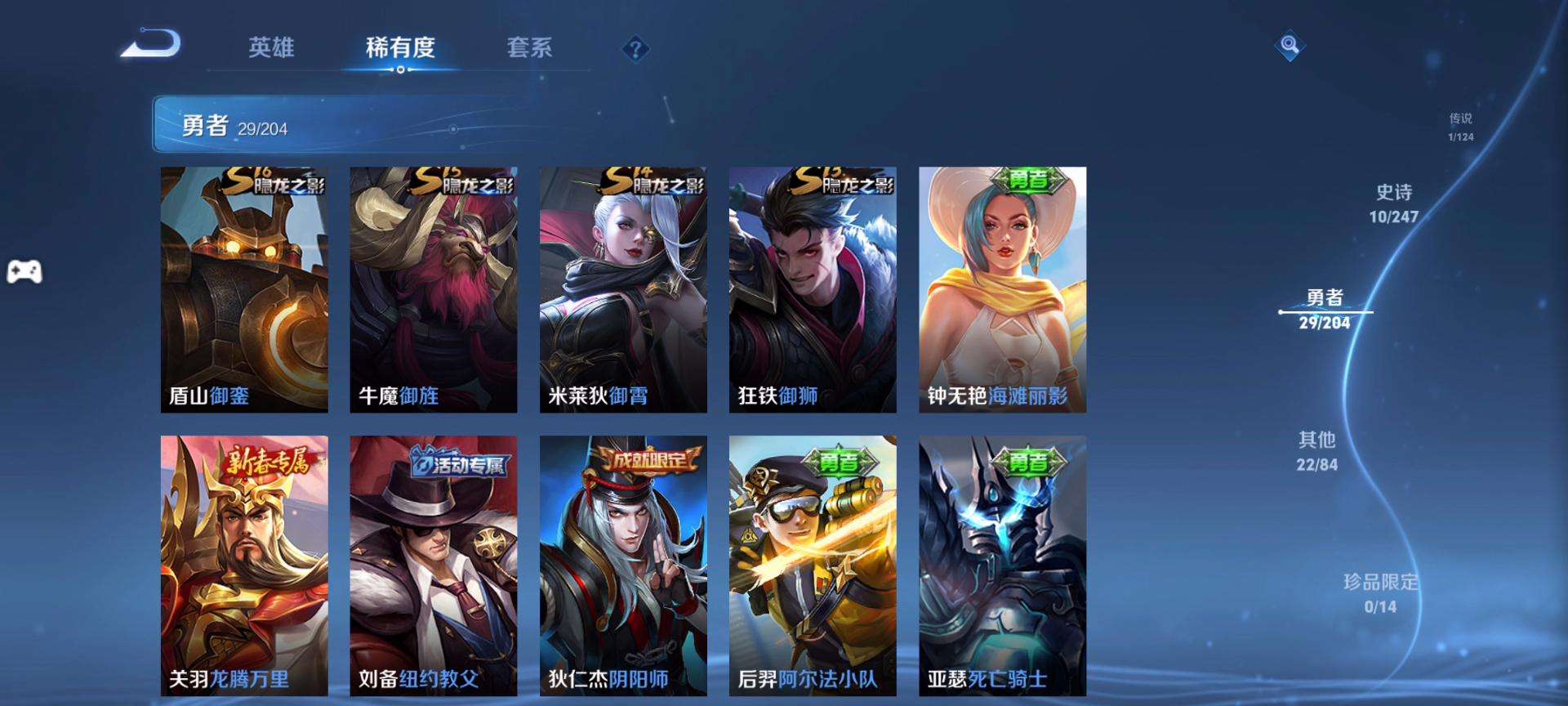Select the 钟无艳海滩丽影 skin card
1568x706 pixels.
(x=1002, y=289)
